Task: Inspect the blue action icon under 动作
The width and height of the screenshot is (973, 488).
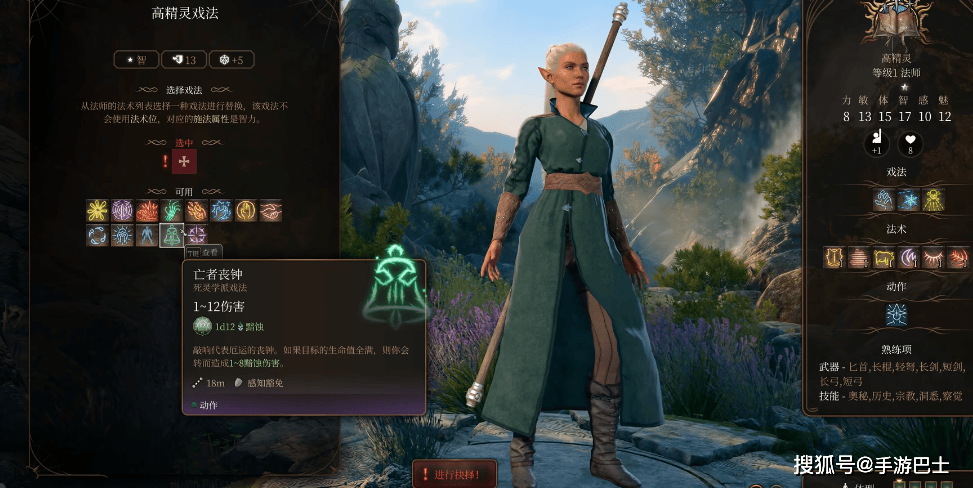Action: (897, 314)
